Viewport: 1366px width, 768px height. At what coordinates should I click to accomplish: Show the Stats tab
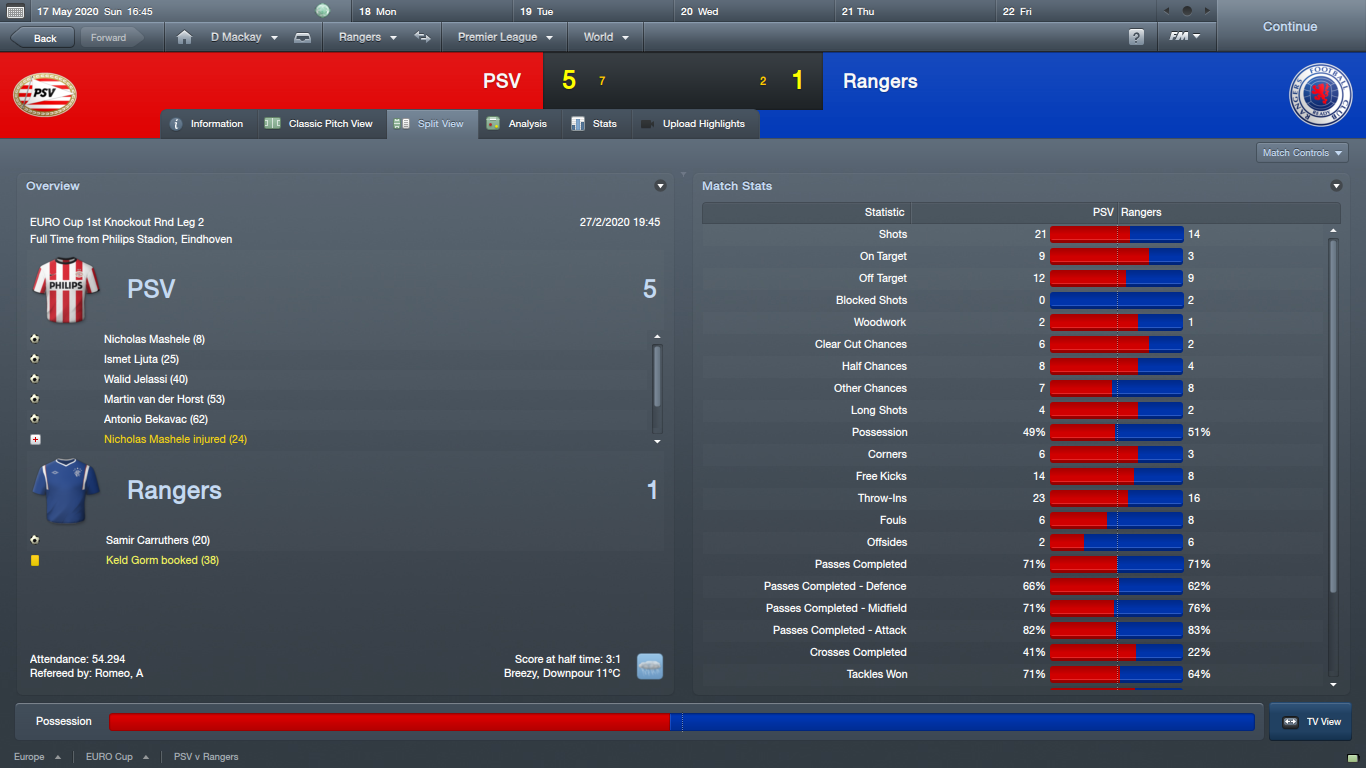tap(594, 124)
